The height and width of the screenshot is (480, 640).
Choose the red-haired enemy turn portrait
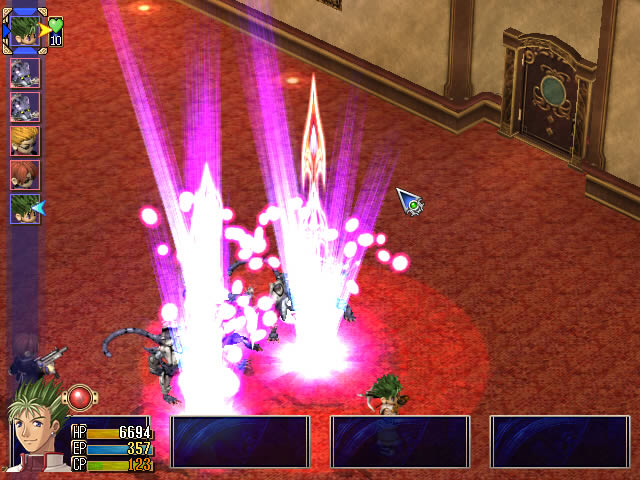24,174
